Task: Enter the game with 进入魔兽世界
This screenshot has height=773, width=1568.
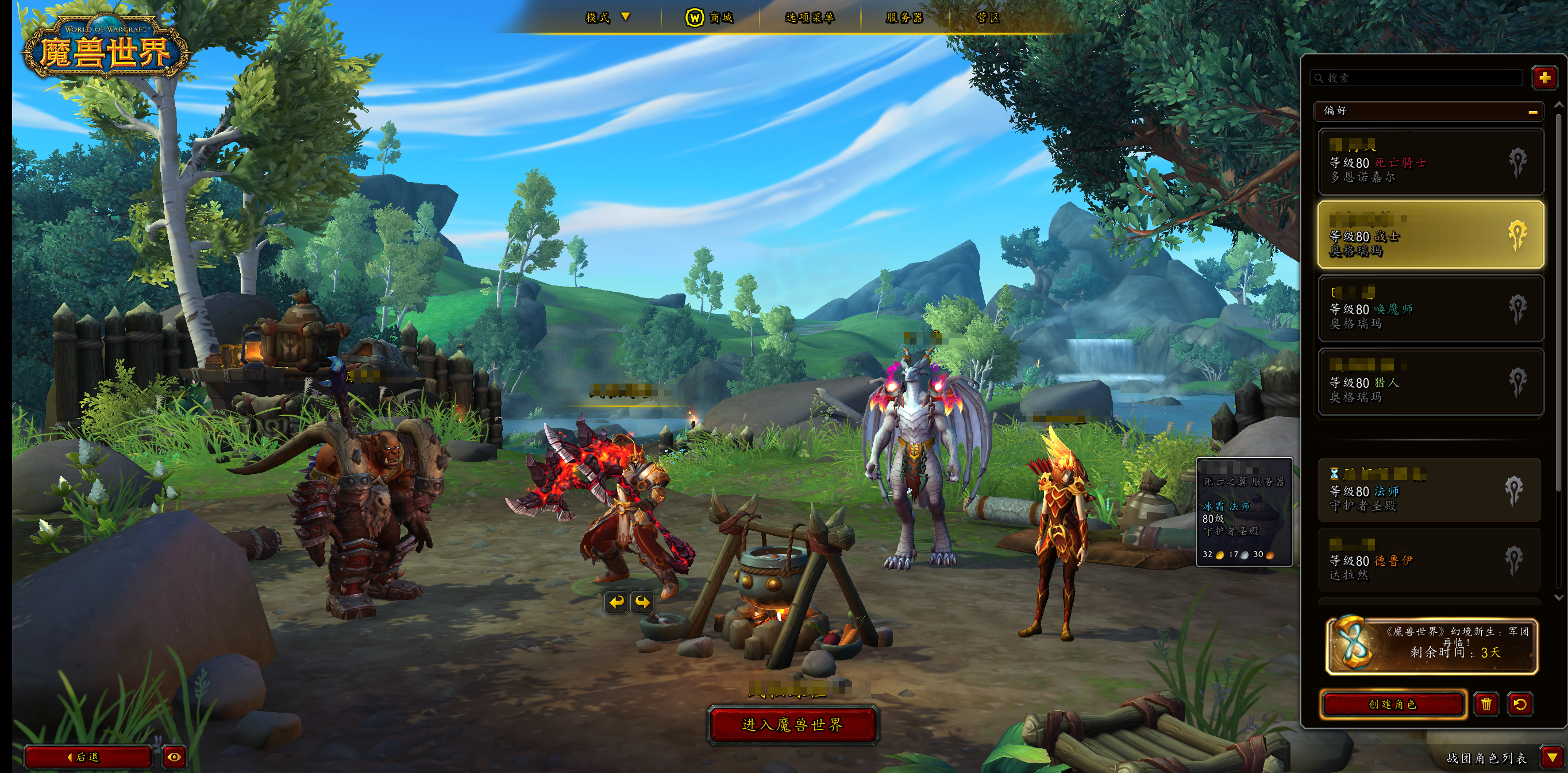Action: [792, 725]
